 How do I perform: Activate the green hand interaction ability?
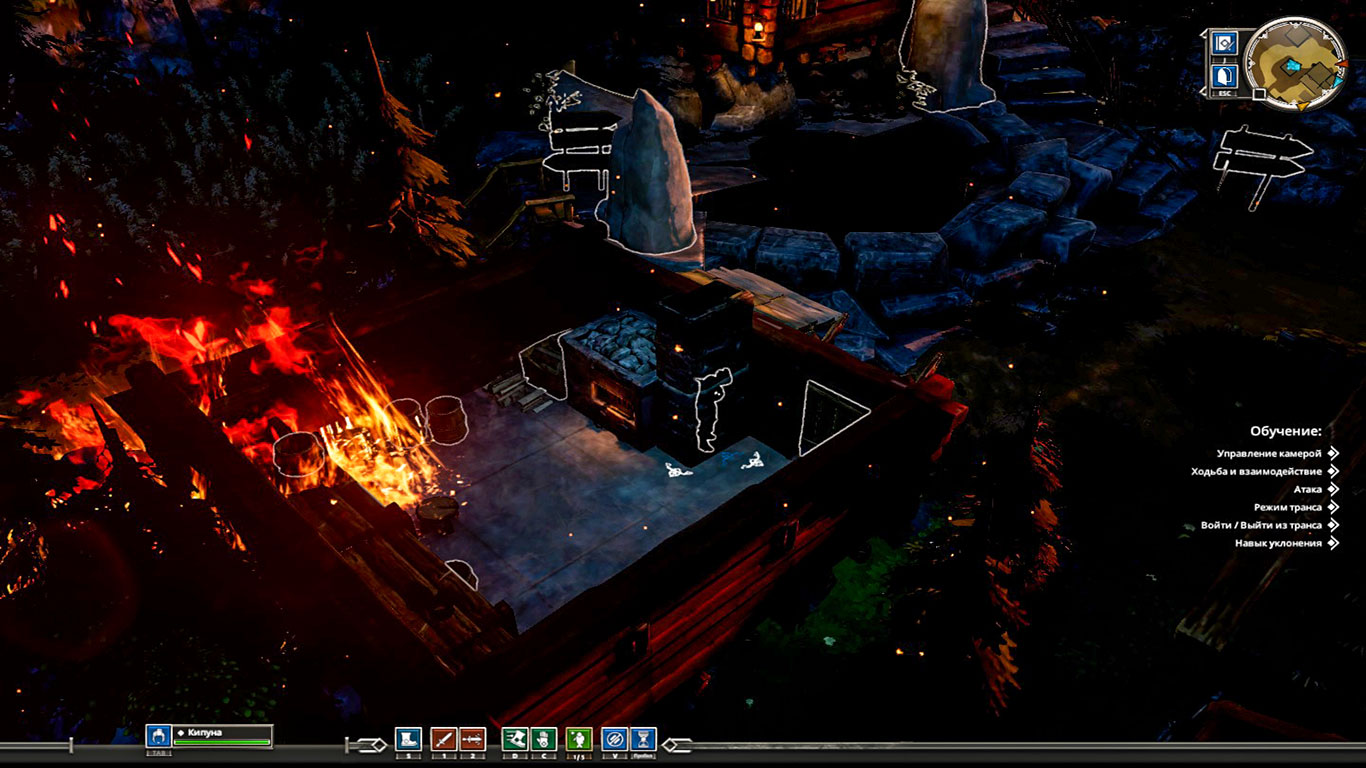(543, 739)
